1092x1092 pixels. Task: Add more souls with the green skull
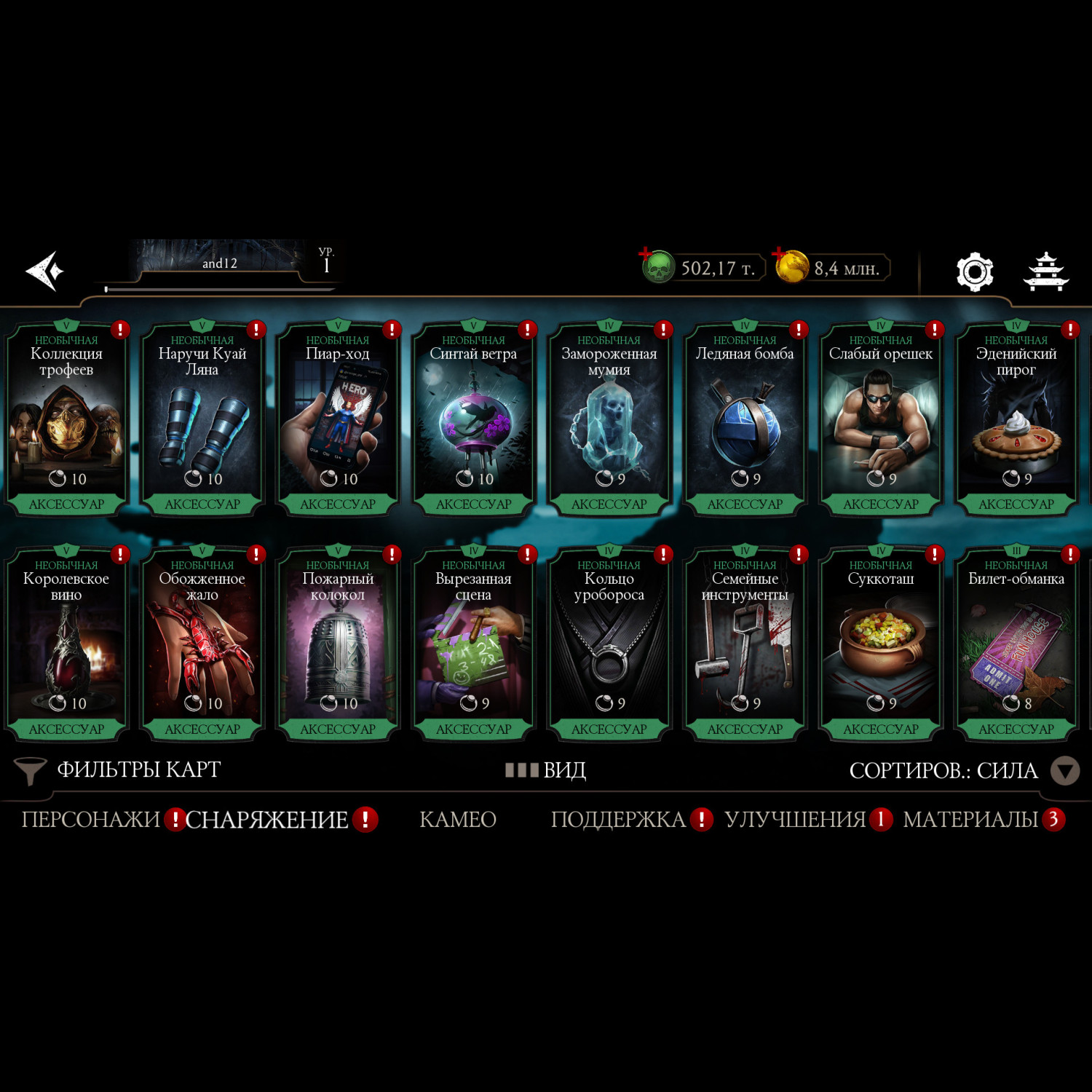click(x=657, y=266)
